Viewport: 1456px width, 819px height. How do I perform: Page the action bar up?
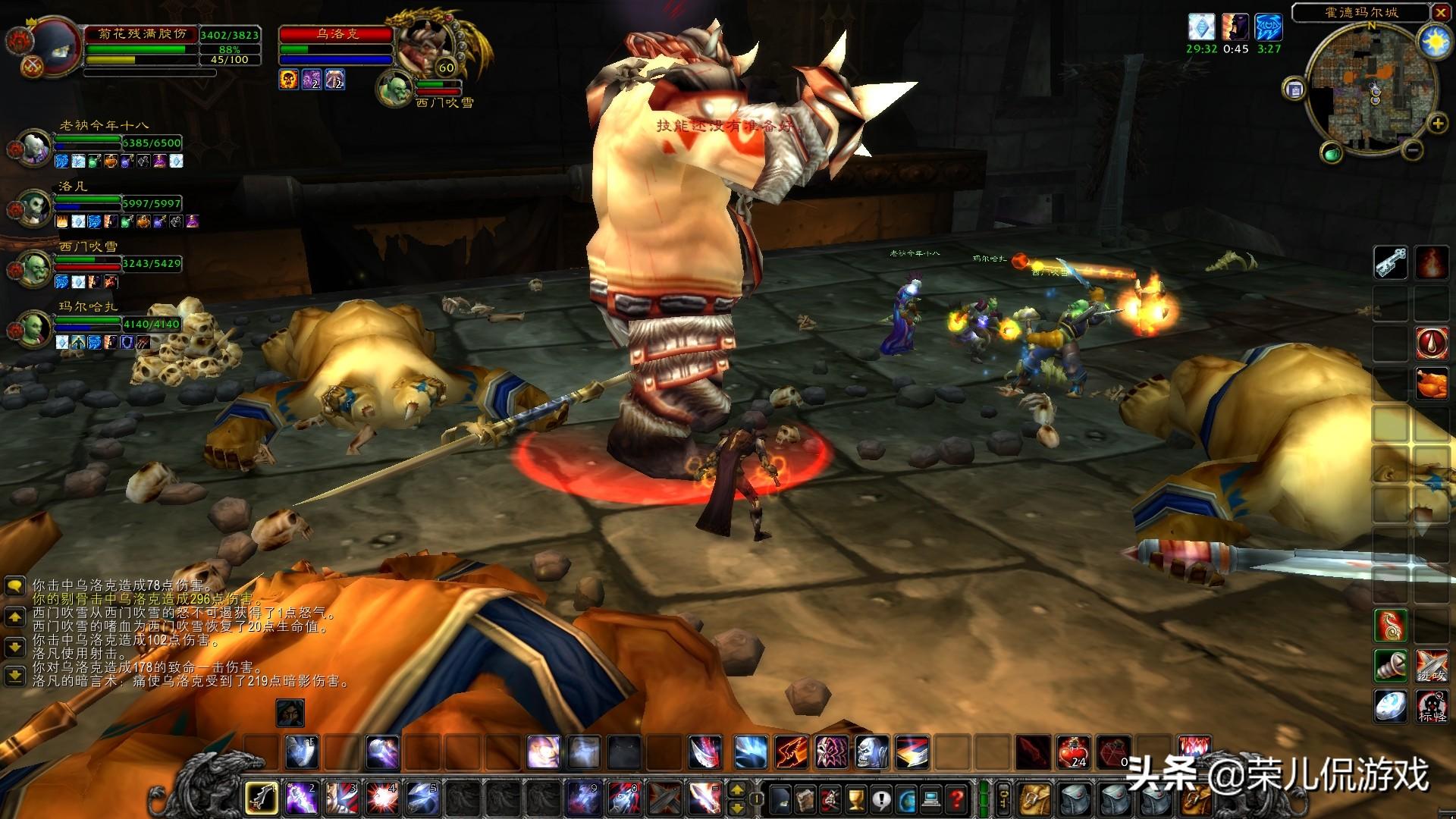736,791
